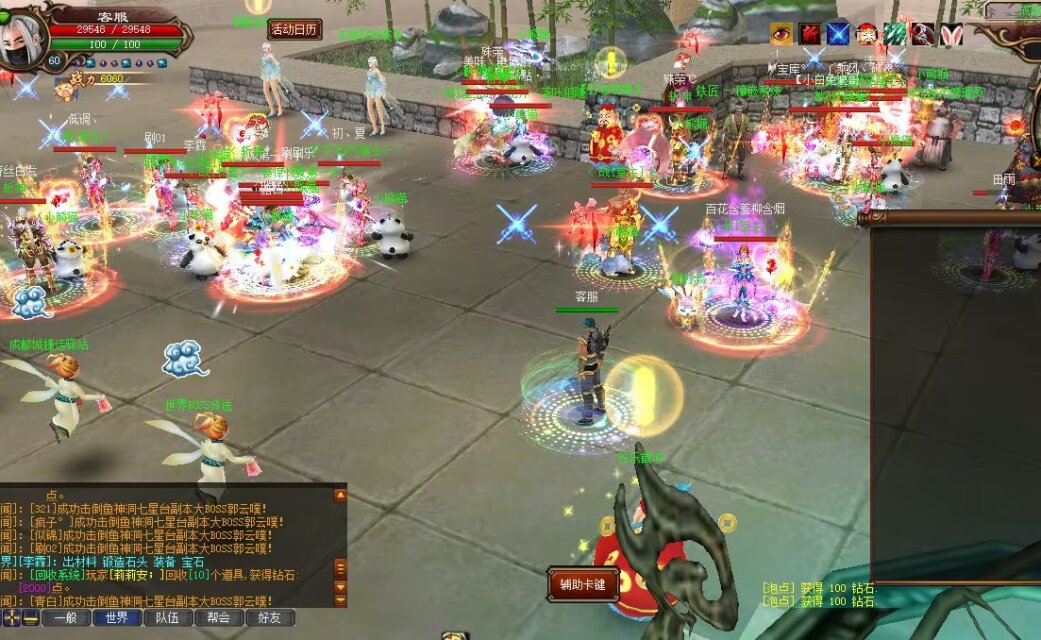Switch chat to the 一般 tab
Image resolution: width=1041 pixels, height=640 pixels.
pos(65,618)
